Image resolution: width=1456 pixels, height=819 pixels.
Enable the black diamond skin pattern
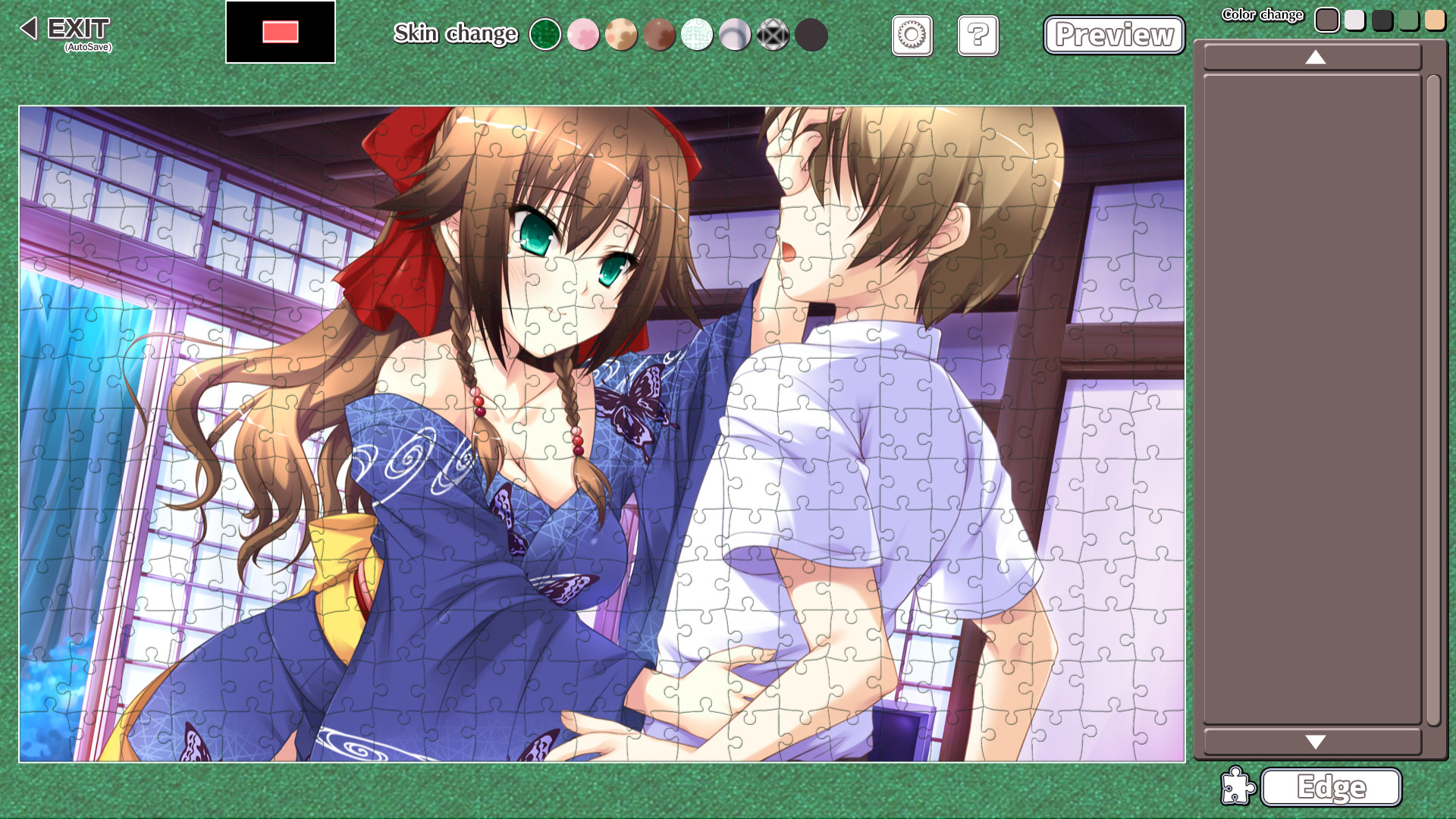(773, 34)
